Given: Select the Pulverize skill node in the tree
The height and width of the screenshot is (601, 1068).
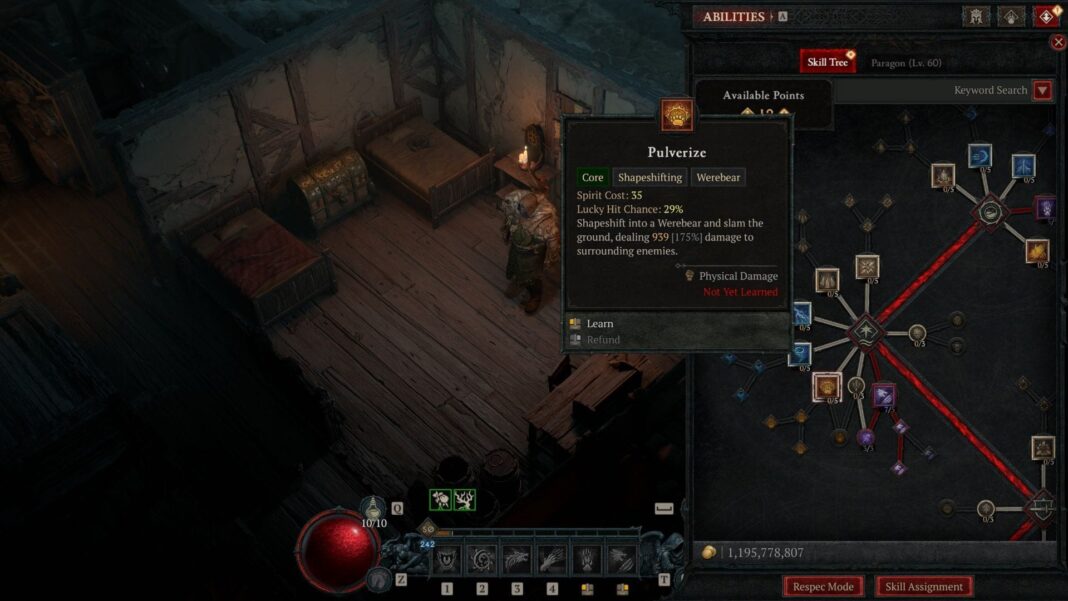Looking at the screenshot, I should click(827, 385).
